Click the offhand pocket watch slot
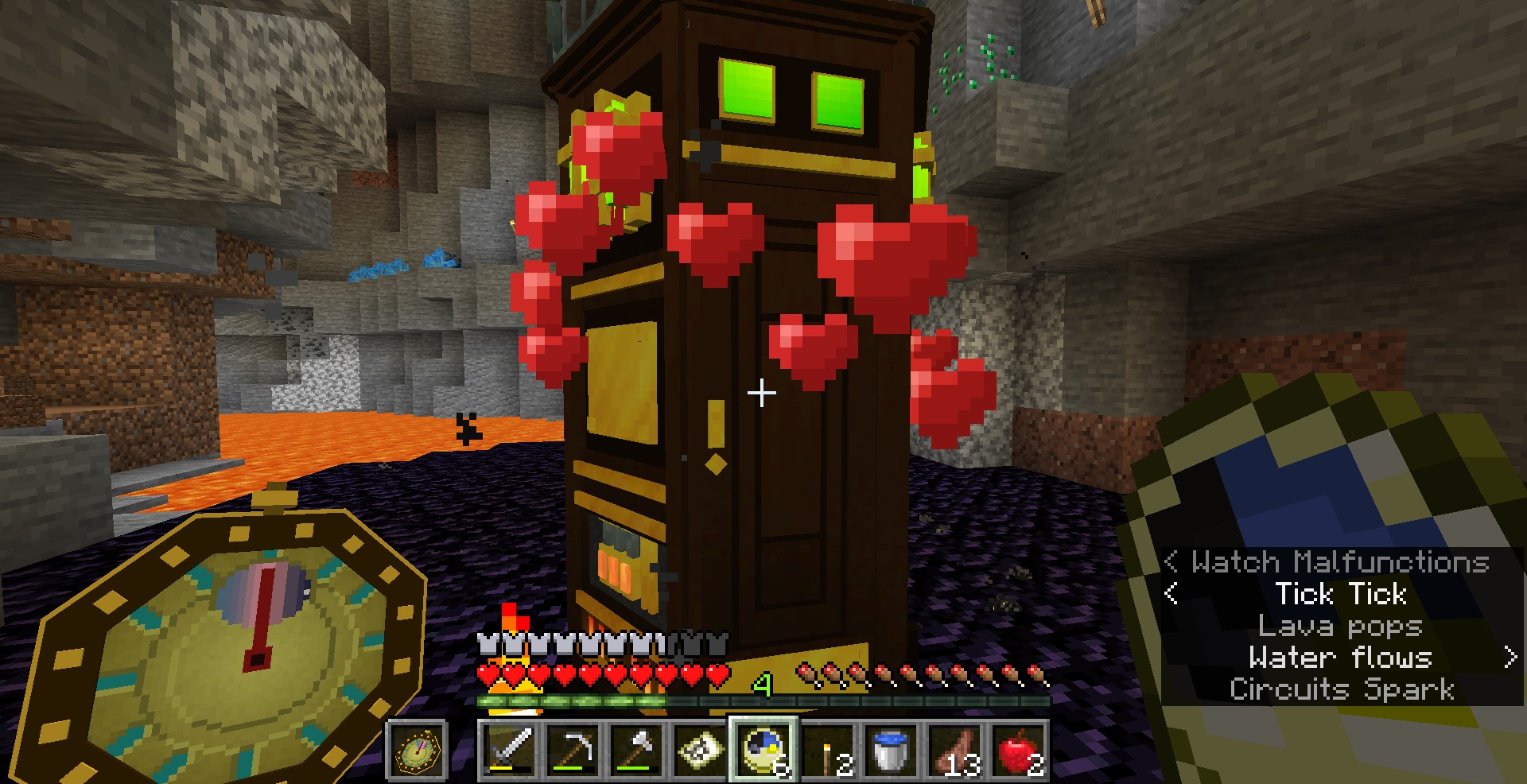Viewport: 1527px width, 784px height. point(417,750)
